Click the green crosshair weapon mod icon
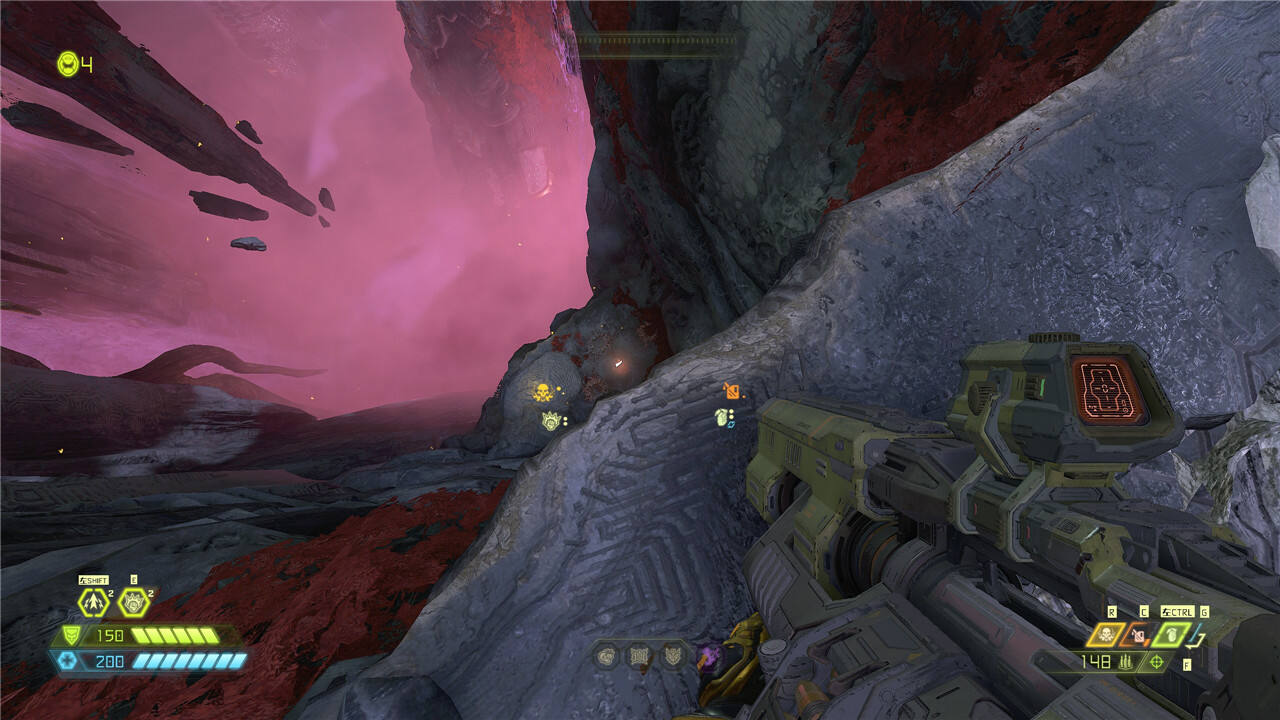 (1158, 662)
